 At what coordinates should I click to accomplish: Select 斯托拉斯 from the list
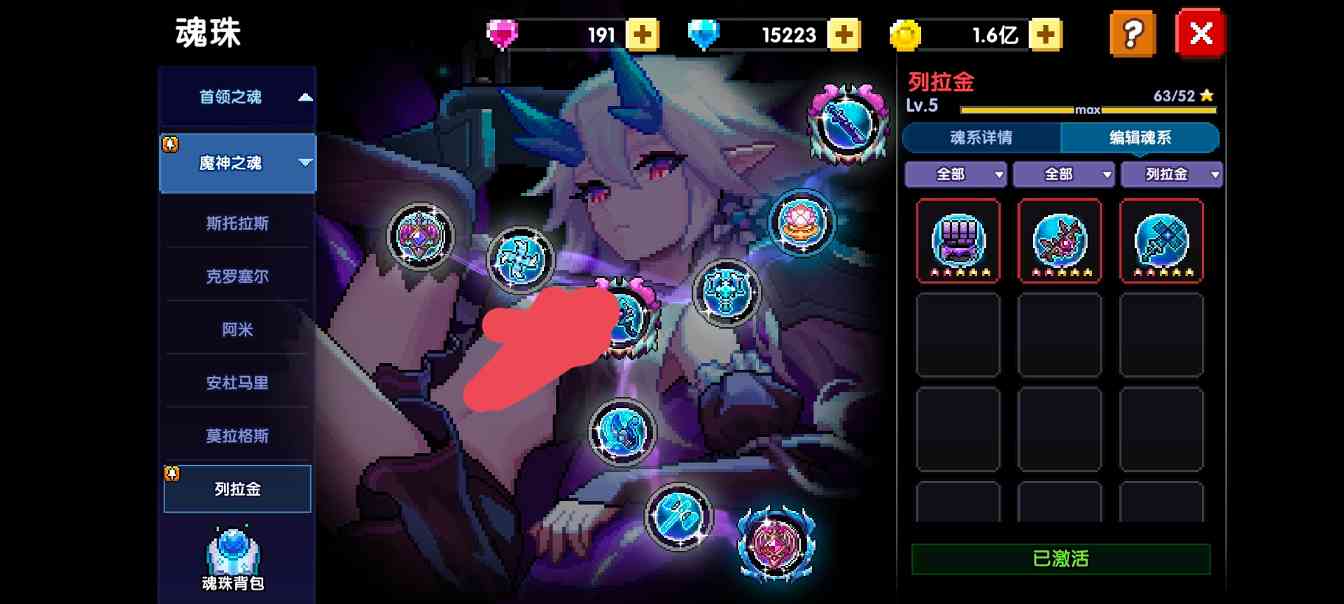tap(237, 223)
